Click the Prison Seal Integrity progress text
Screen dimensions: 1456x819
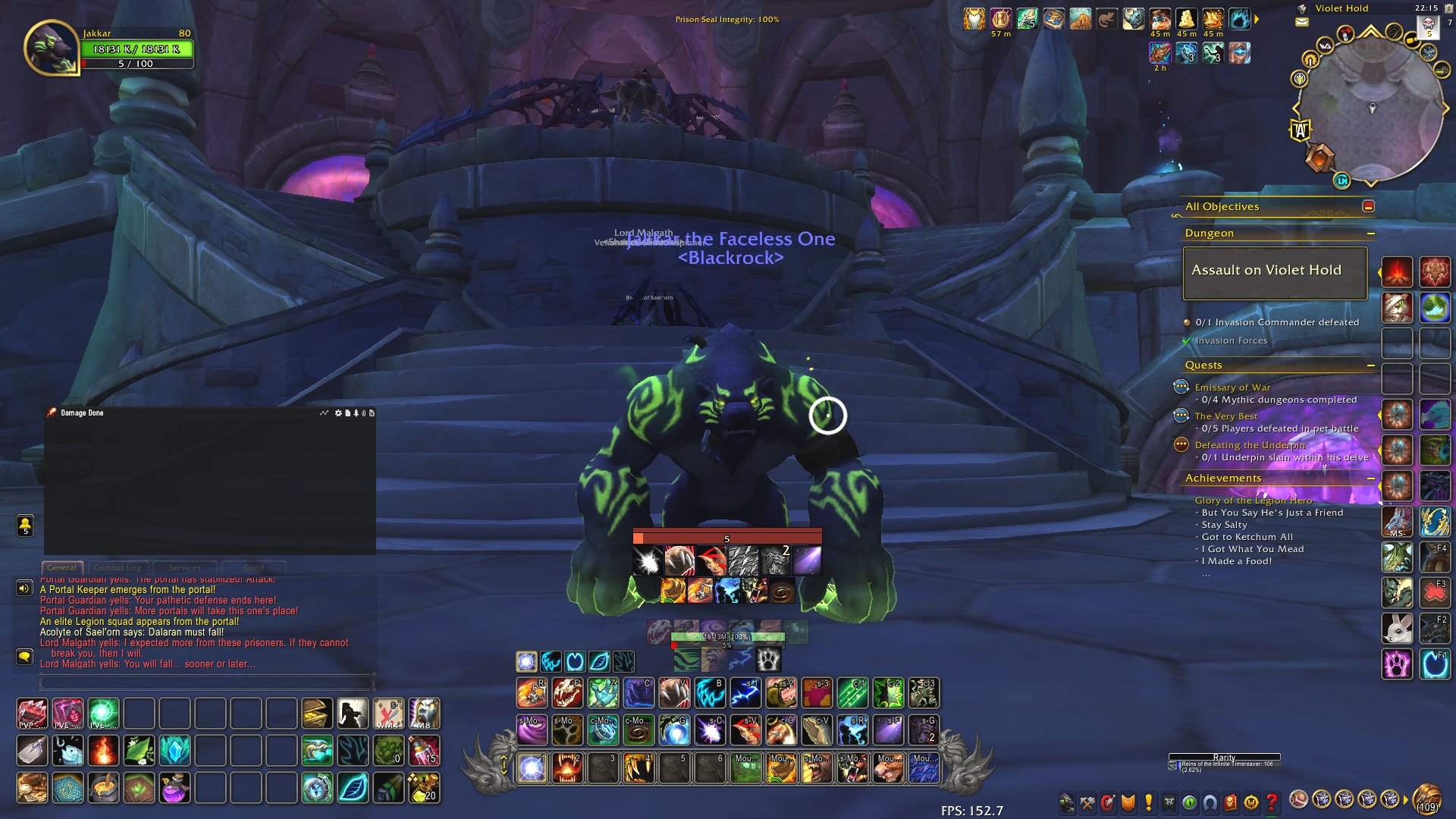pos(726,20)
